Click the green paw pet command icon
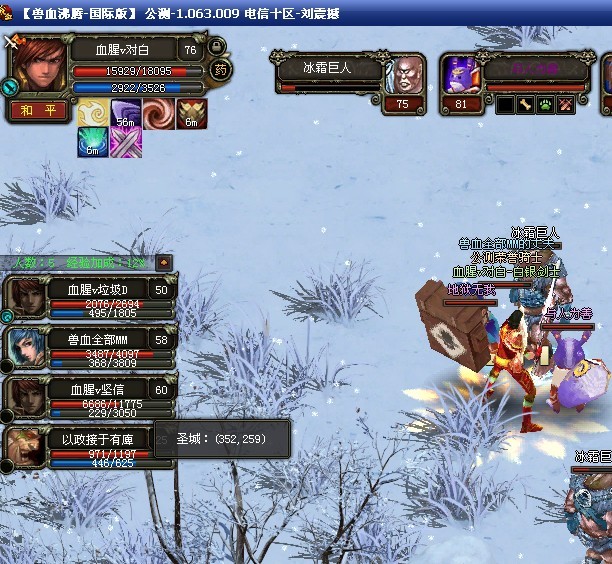The height and width of the screenshot is (564, 612). click(546, 104)
